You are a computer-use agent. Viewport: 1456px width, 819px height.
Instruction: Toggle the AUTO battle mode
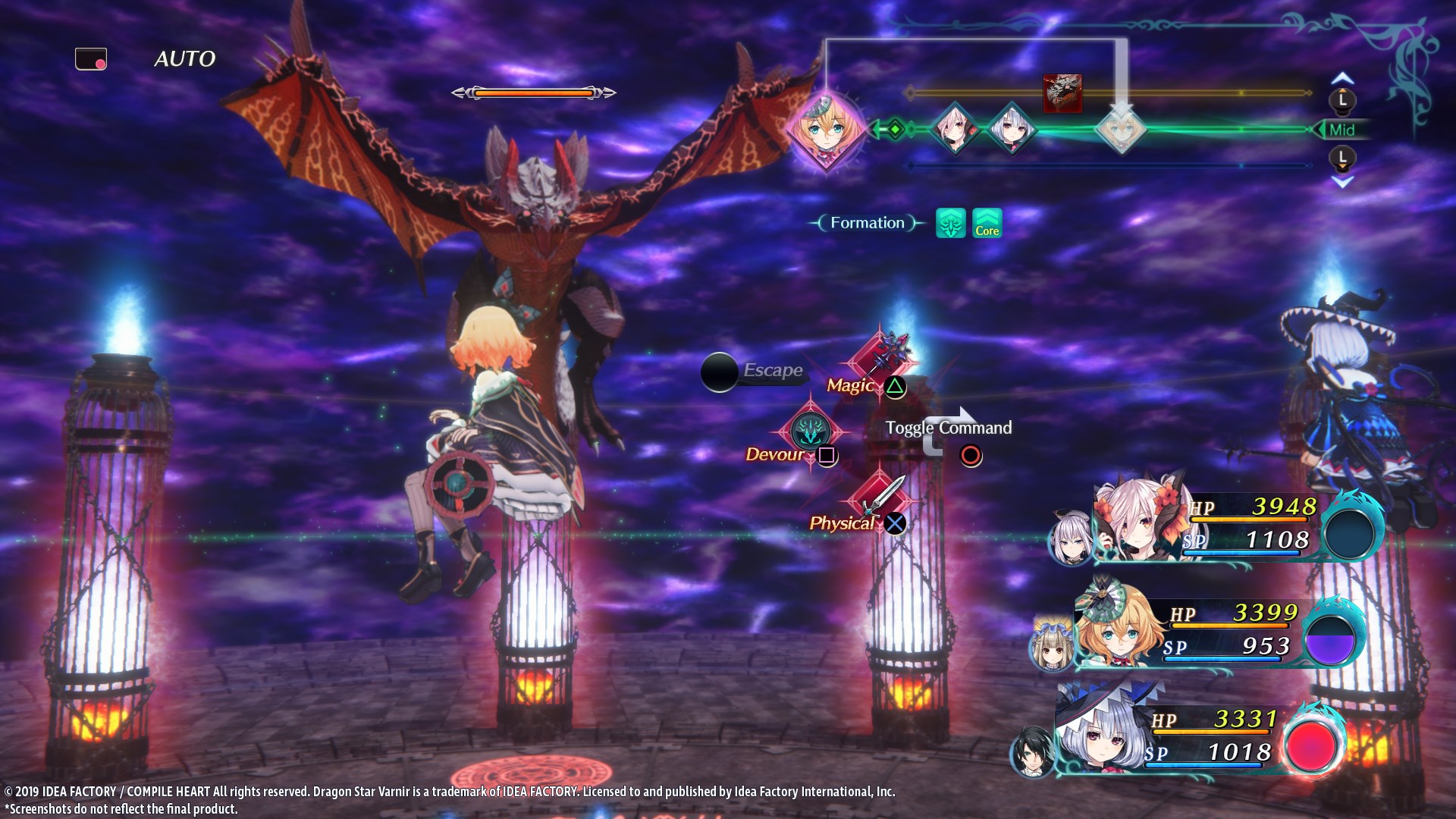[184, 59]
